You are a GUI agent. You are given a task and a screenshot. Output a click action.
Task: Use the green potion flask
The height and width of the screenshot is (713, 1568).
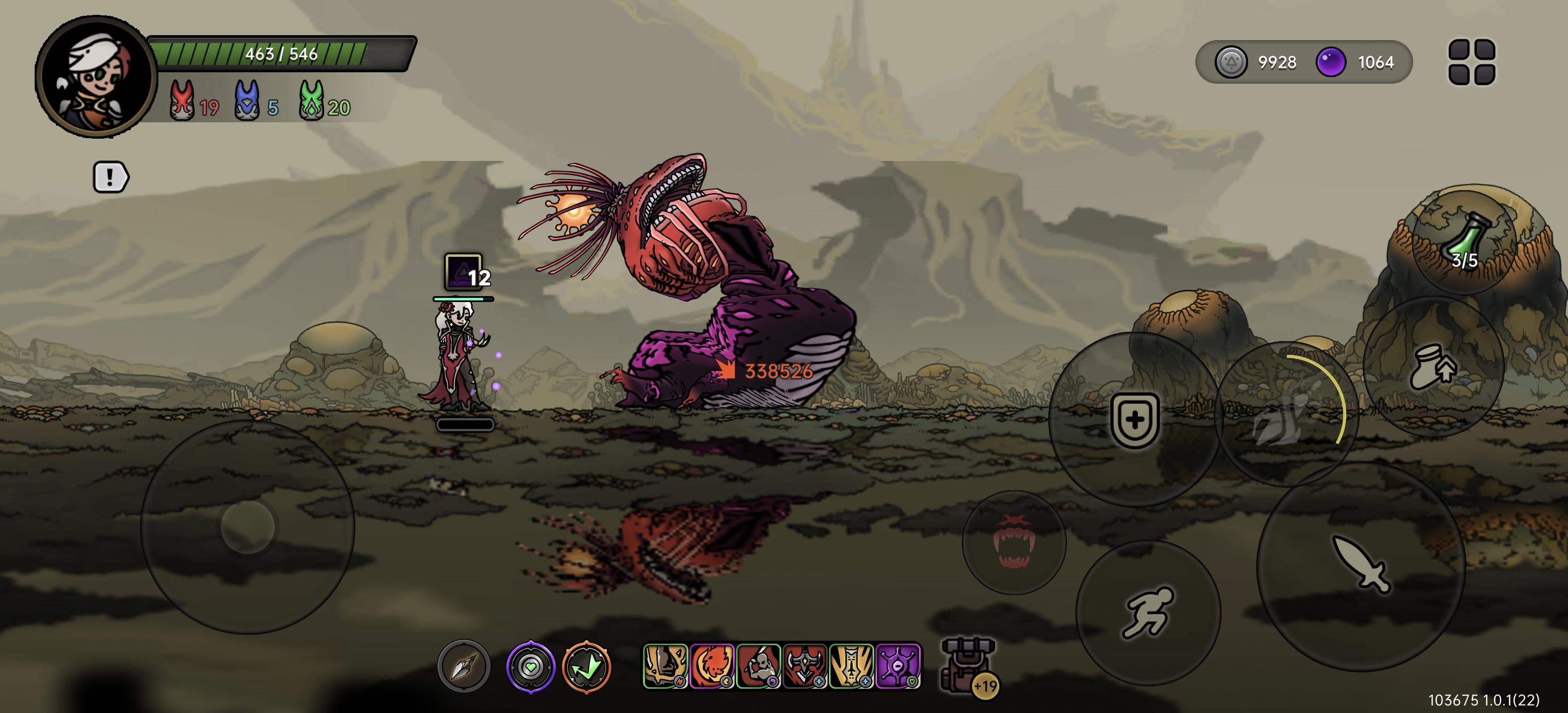[x=1465, y=241]
